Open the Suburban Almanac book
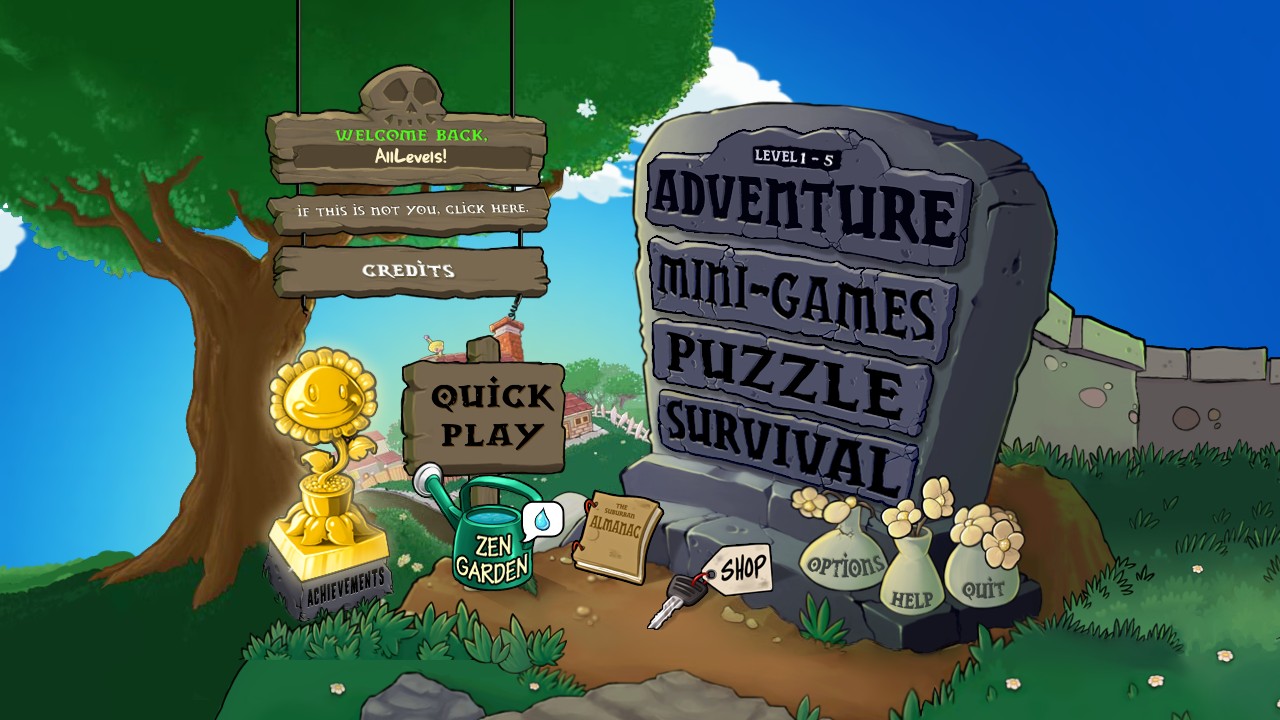The width and height of the screenshot is (1280, 720). (x=618, y=535)
